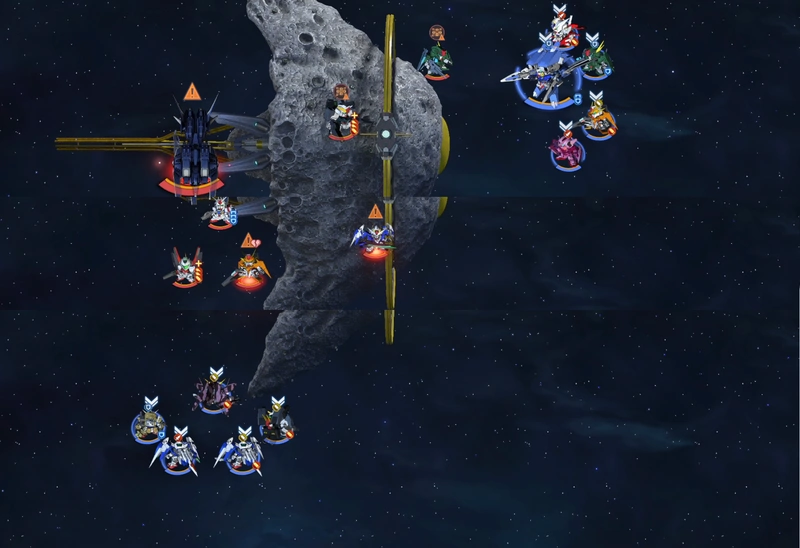Choose the green allied mobile suit
This screenshot has width=800, height=548.
click(x=595, y=62)
